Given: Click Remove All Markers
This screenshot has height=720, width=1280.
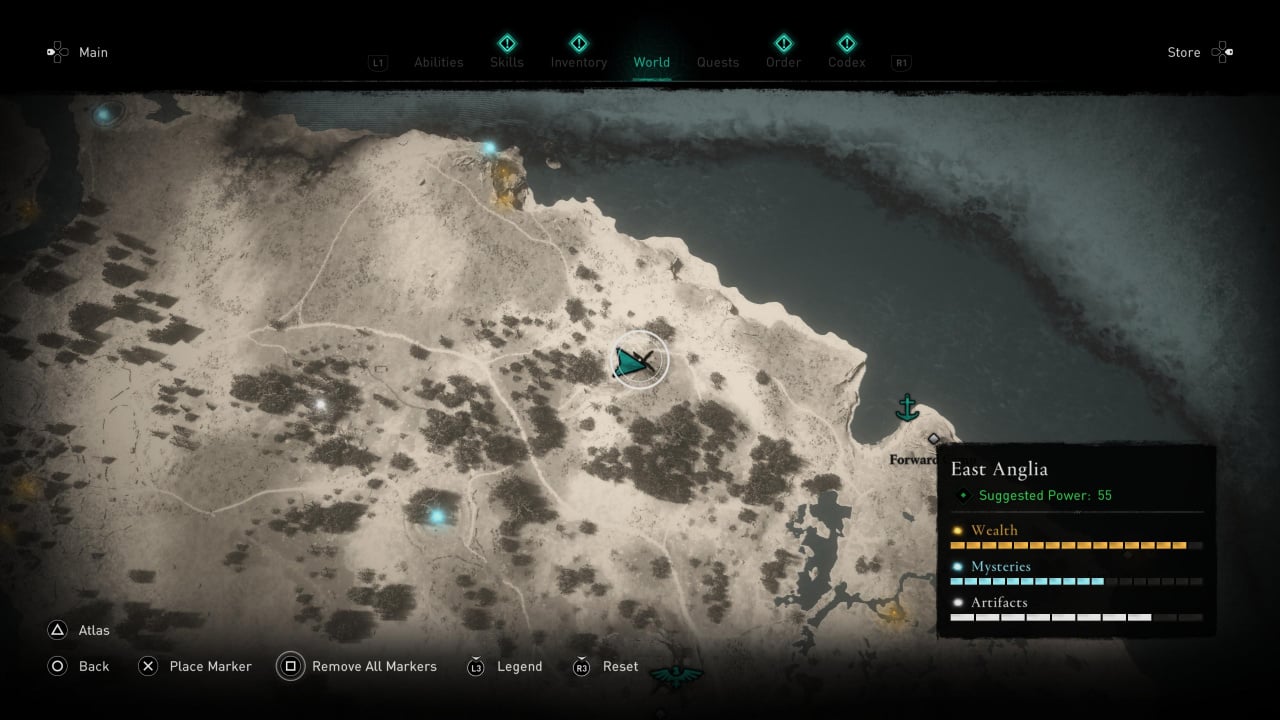Looking at the screenshot, I should [x=374, y=666].
